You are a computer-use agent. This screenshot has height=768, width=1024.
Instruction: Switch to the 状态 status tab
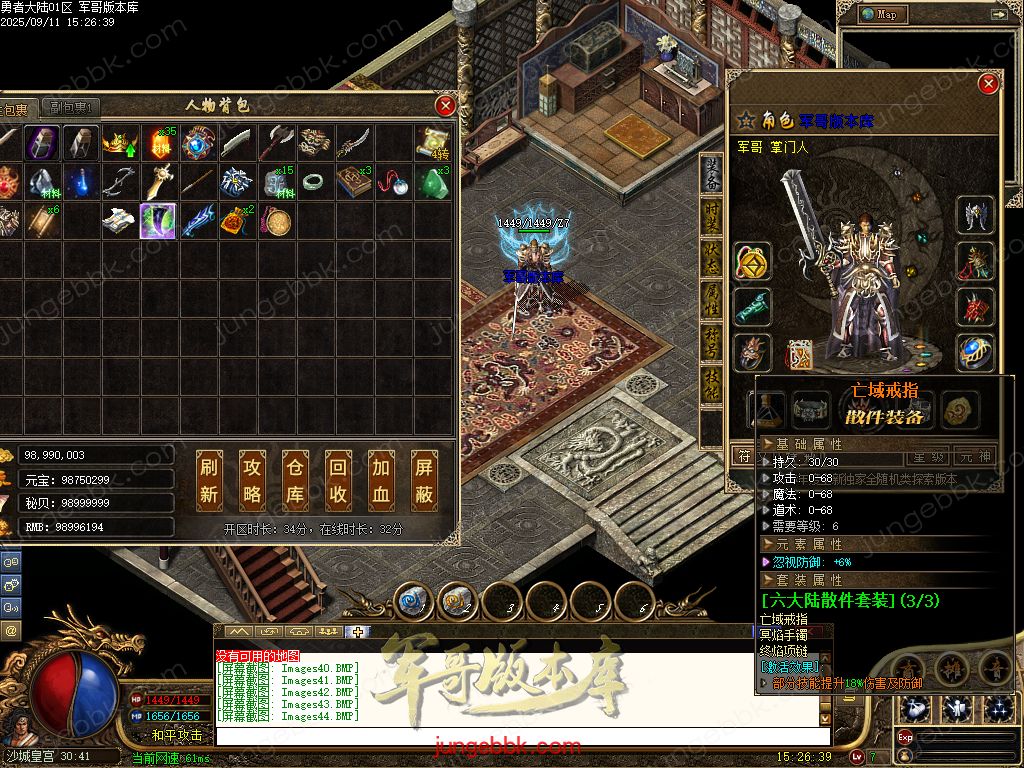pyautogui.click(x=711, y=256)
